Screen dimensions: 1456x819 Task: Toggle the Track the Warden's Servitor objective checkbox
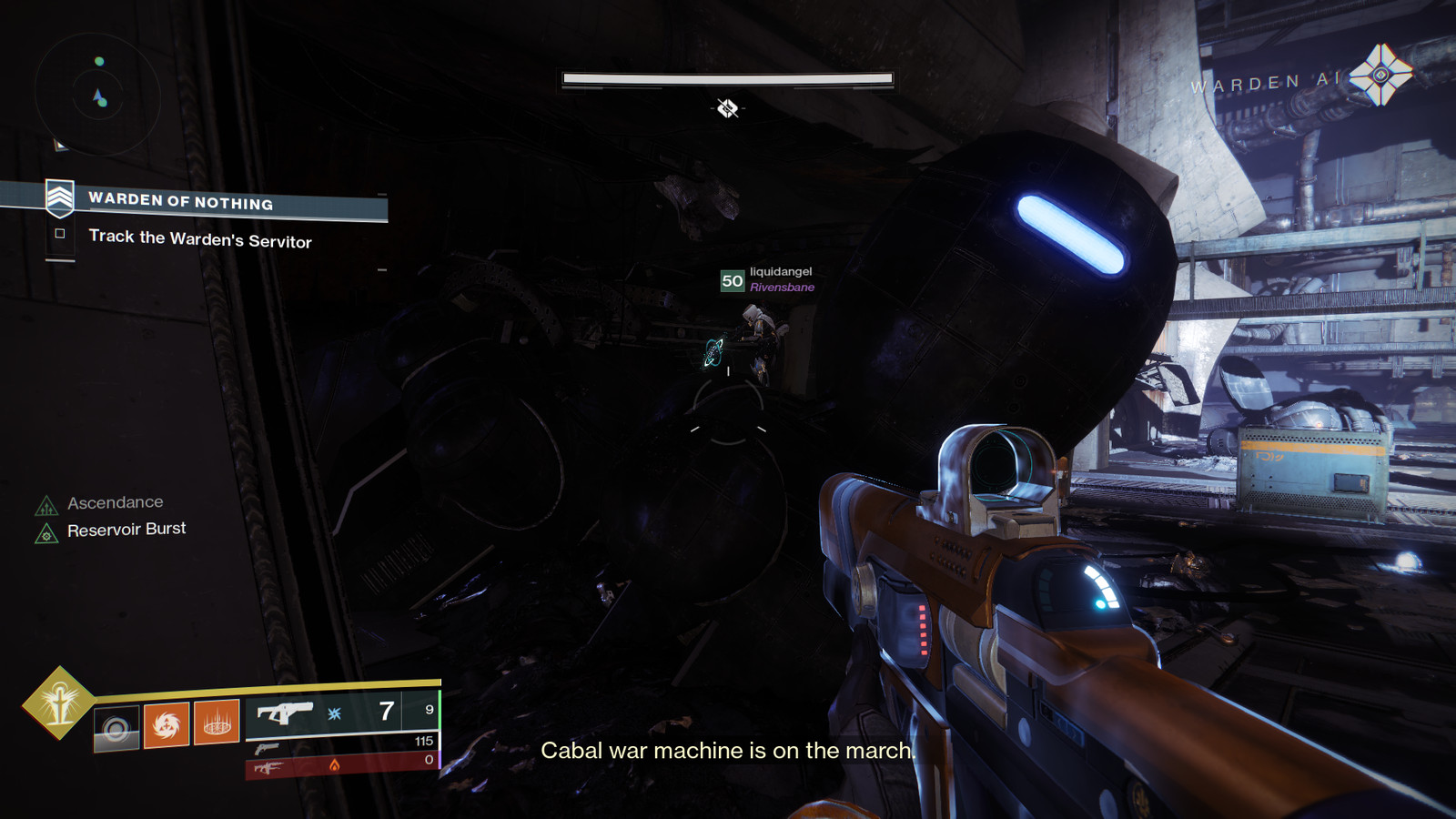tap(60, 235)
